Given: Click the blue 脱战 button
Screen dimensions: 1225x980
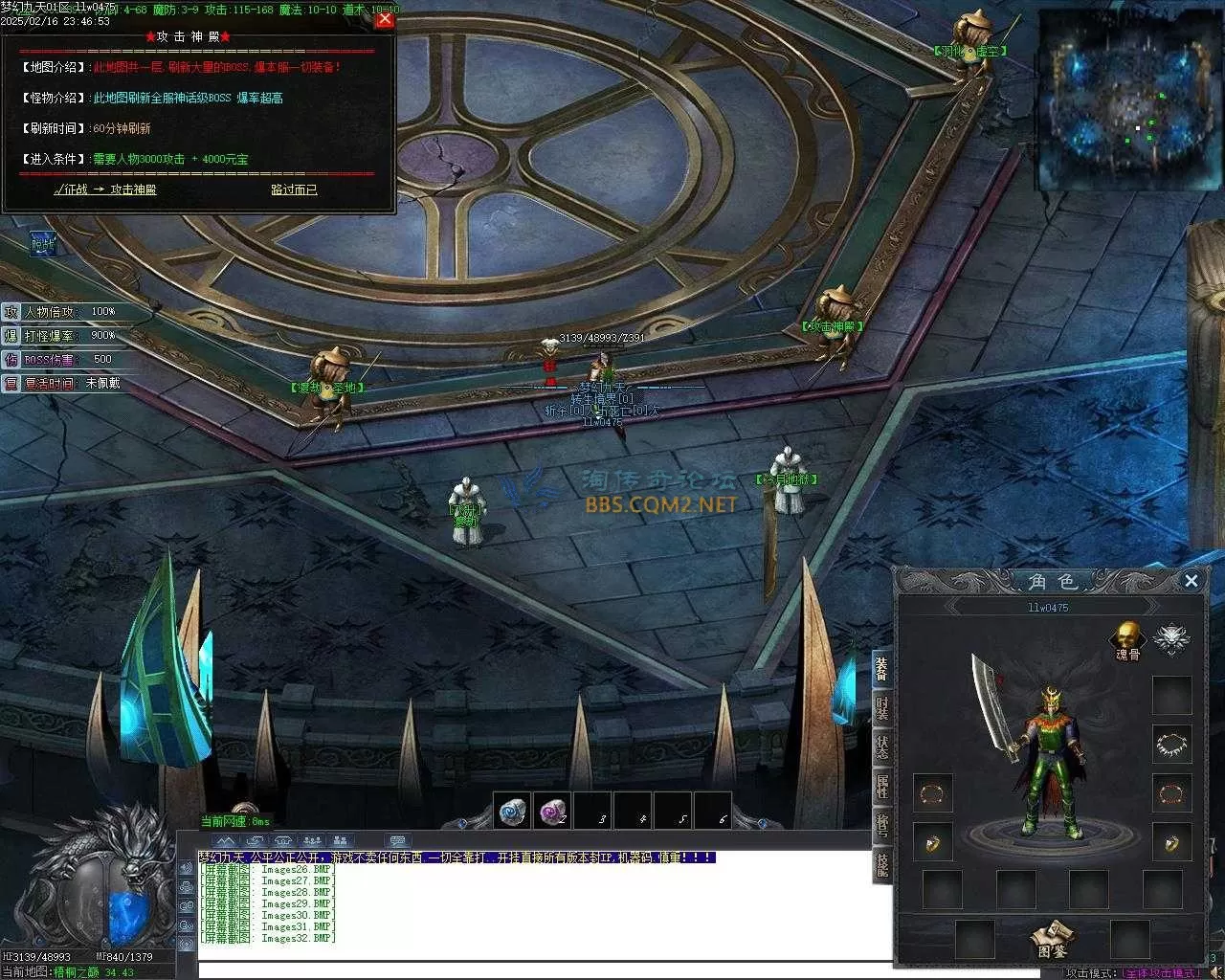Looking at the screenshot, I should 43,245.
